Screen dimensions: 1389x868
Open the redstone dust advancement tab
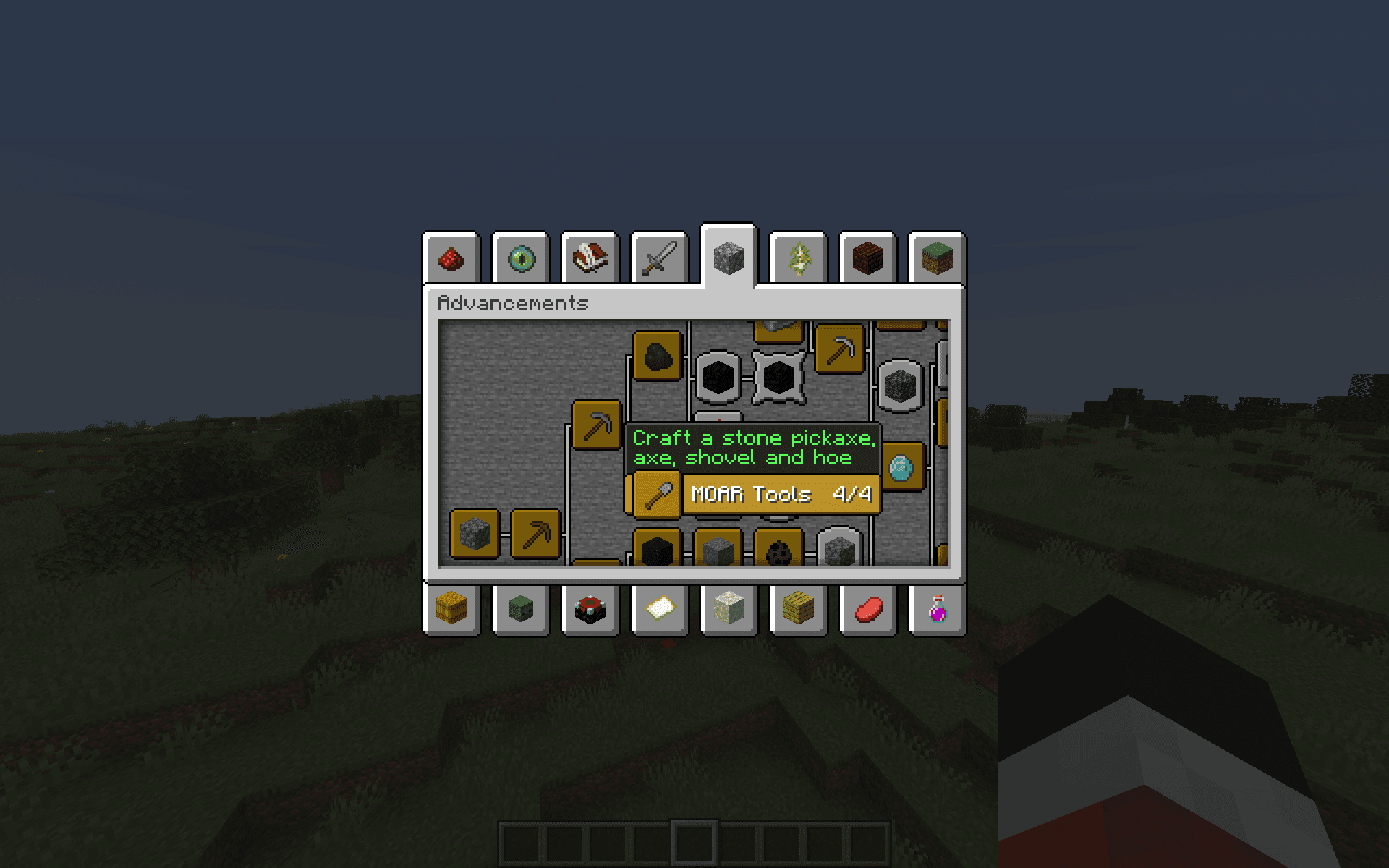[451, 258]
